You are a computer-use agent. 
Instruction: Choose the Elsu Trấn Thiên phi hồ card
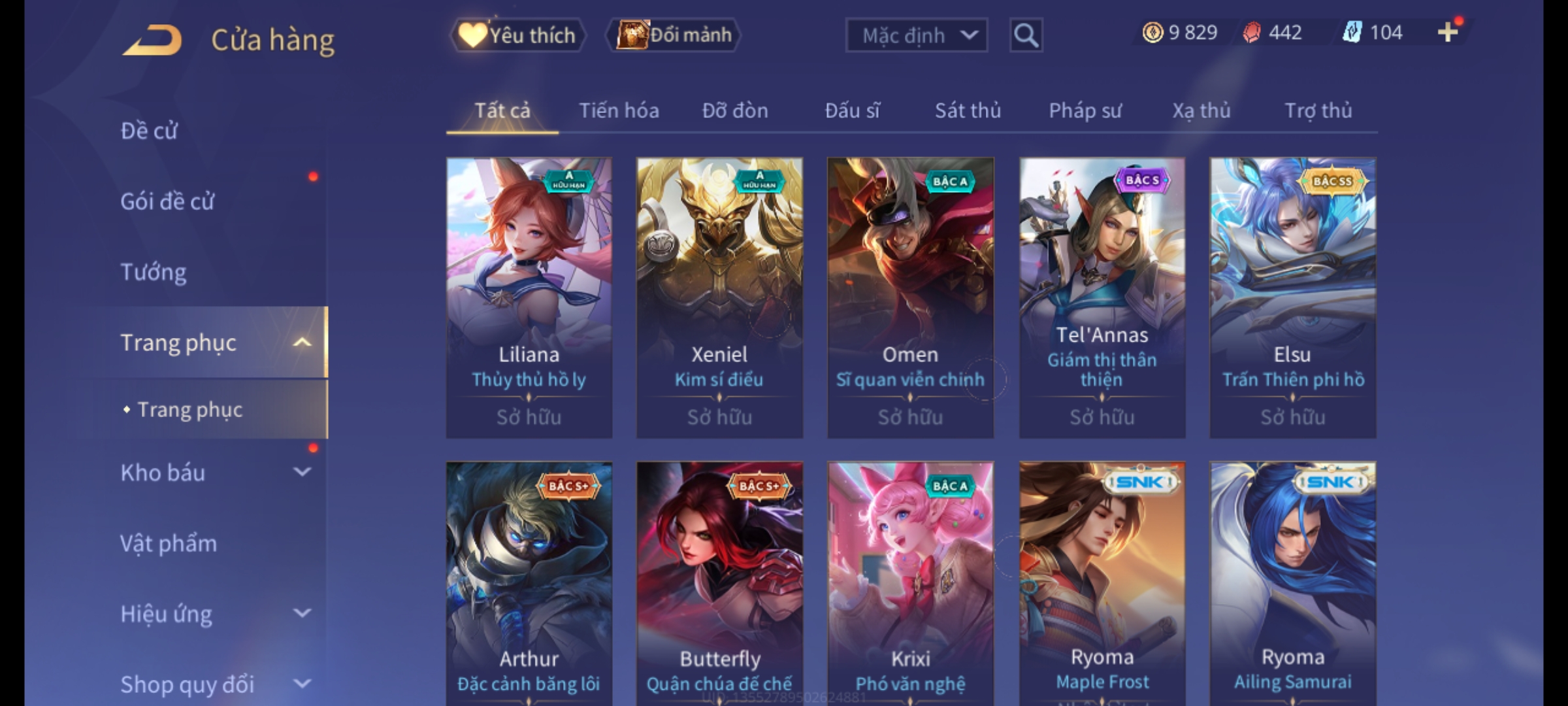click(x=1292, y=297)
